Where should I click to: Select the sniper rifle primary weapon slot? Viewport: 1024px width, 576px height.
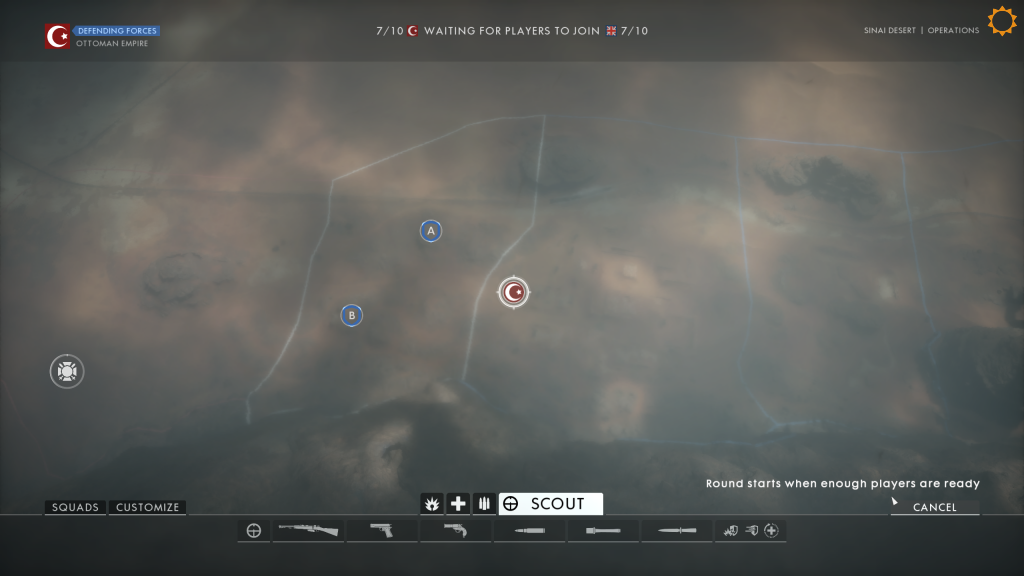pyautogui.click(x=308, y=530)
